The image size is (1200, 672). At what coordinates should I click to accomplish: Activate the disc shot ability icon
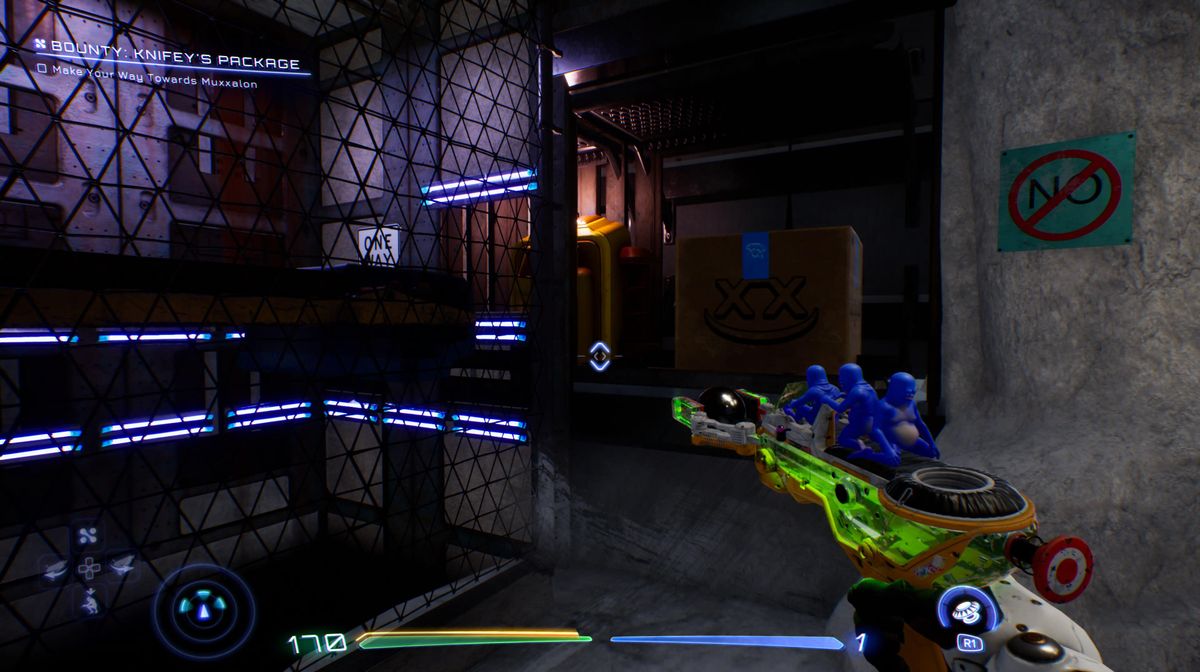(968, 610)
